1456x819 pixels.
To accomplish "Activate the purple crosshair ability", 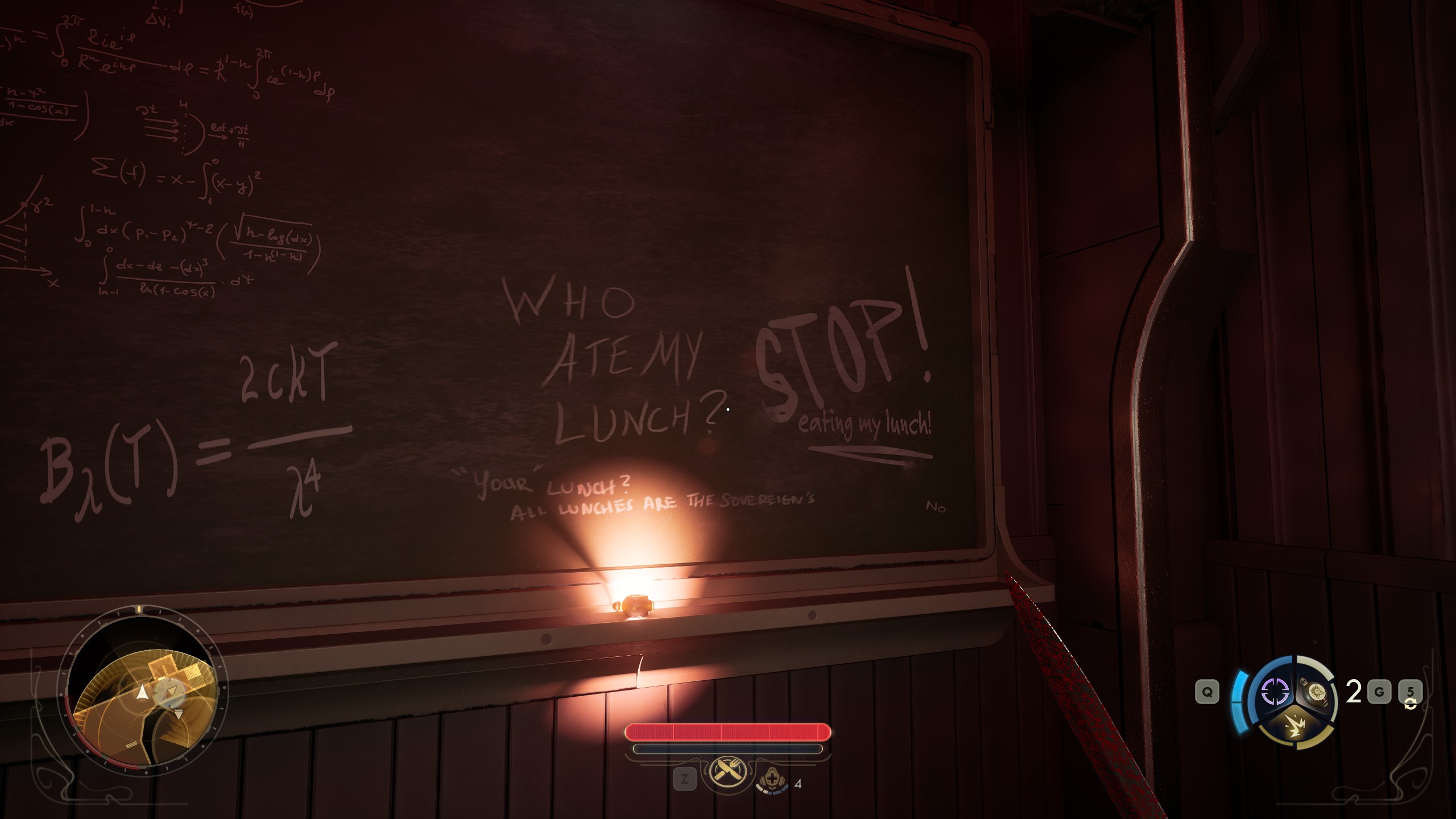I will 1275,692.
